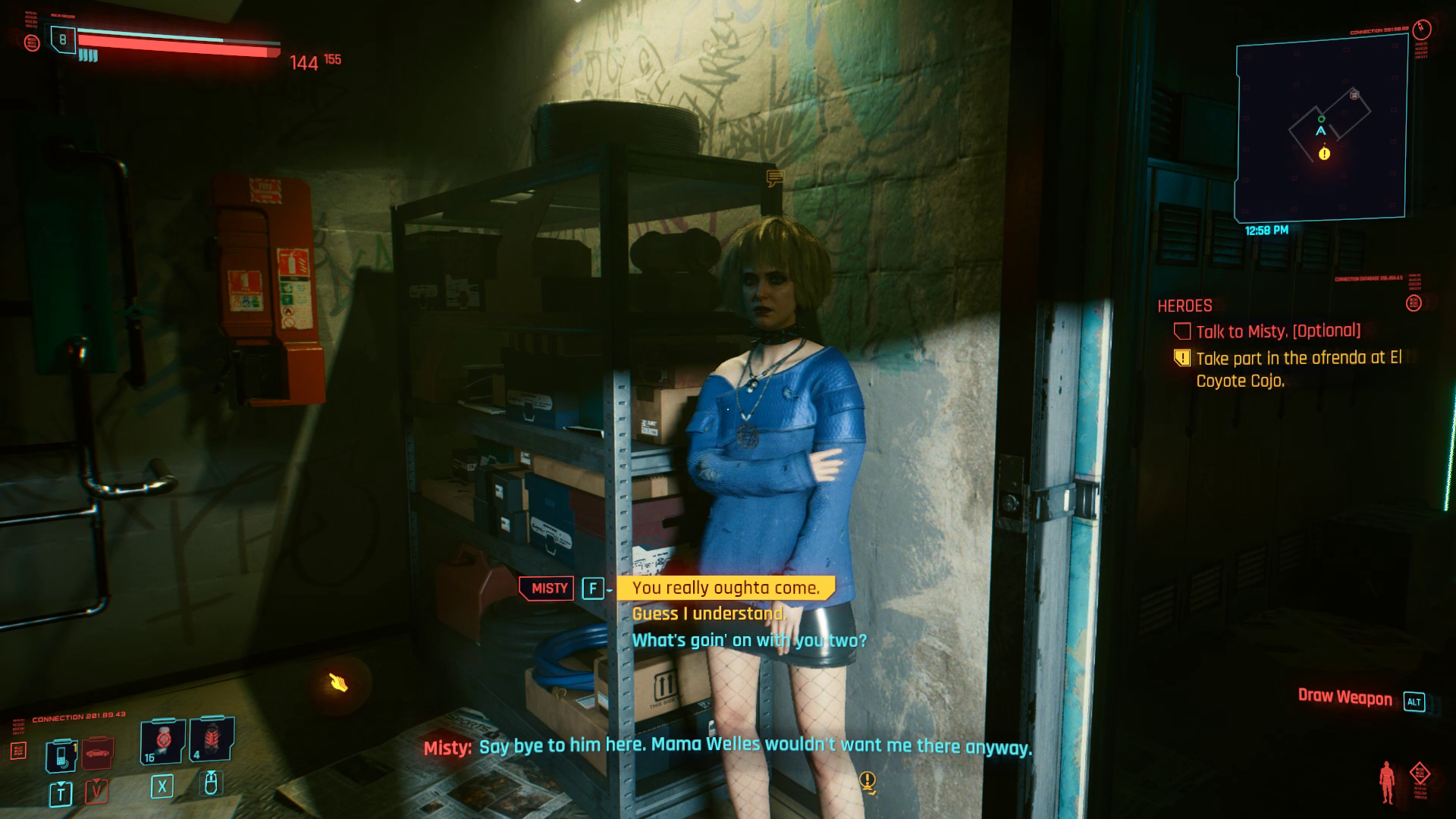The height and width of the screenshot is (819, 1456).
Task: Select the grenade slot with count 4
Action: pos(211,741)
